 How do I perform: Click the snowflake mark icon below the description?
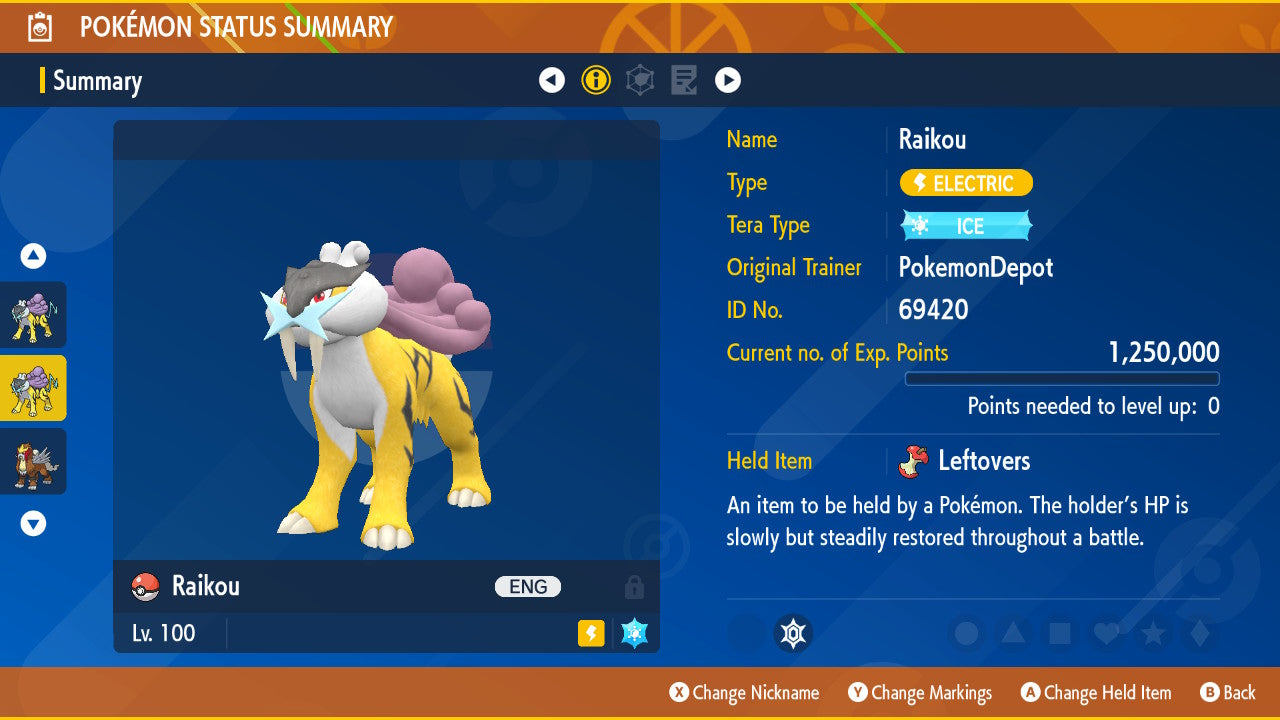pyautogui.click(x=793, y=633)
